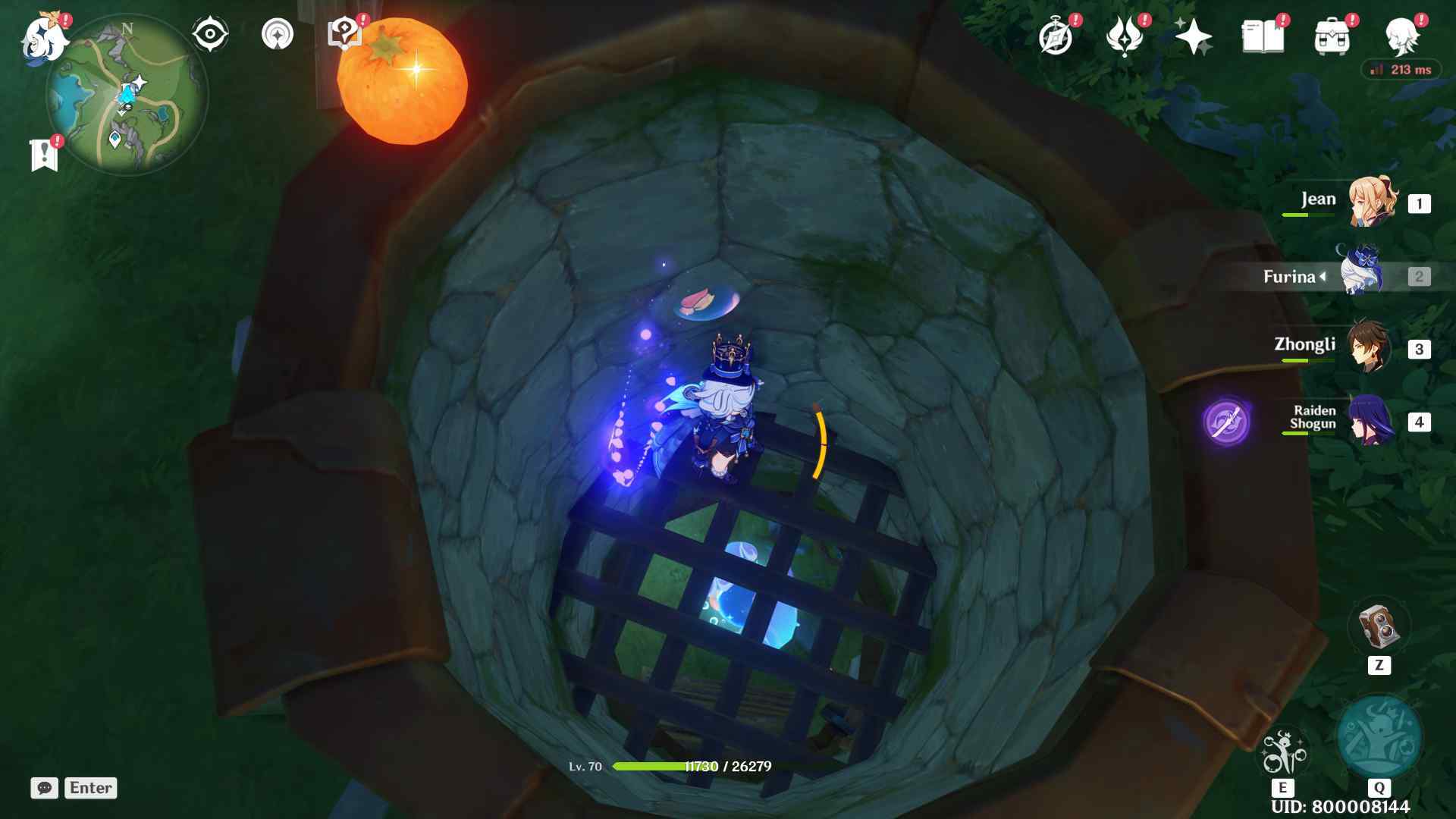
Task: Open the Events overview icon
Action: tap(1124, 36)
